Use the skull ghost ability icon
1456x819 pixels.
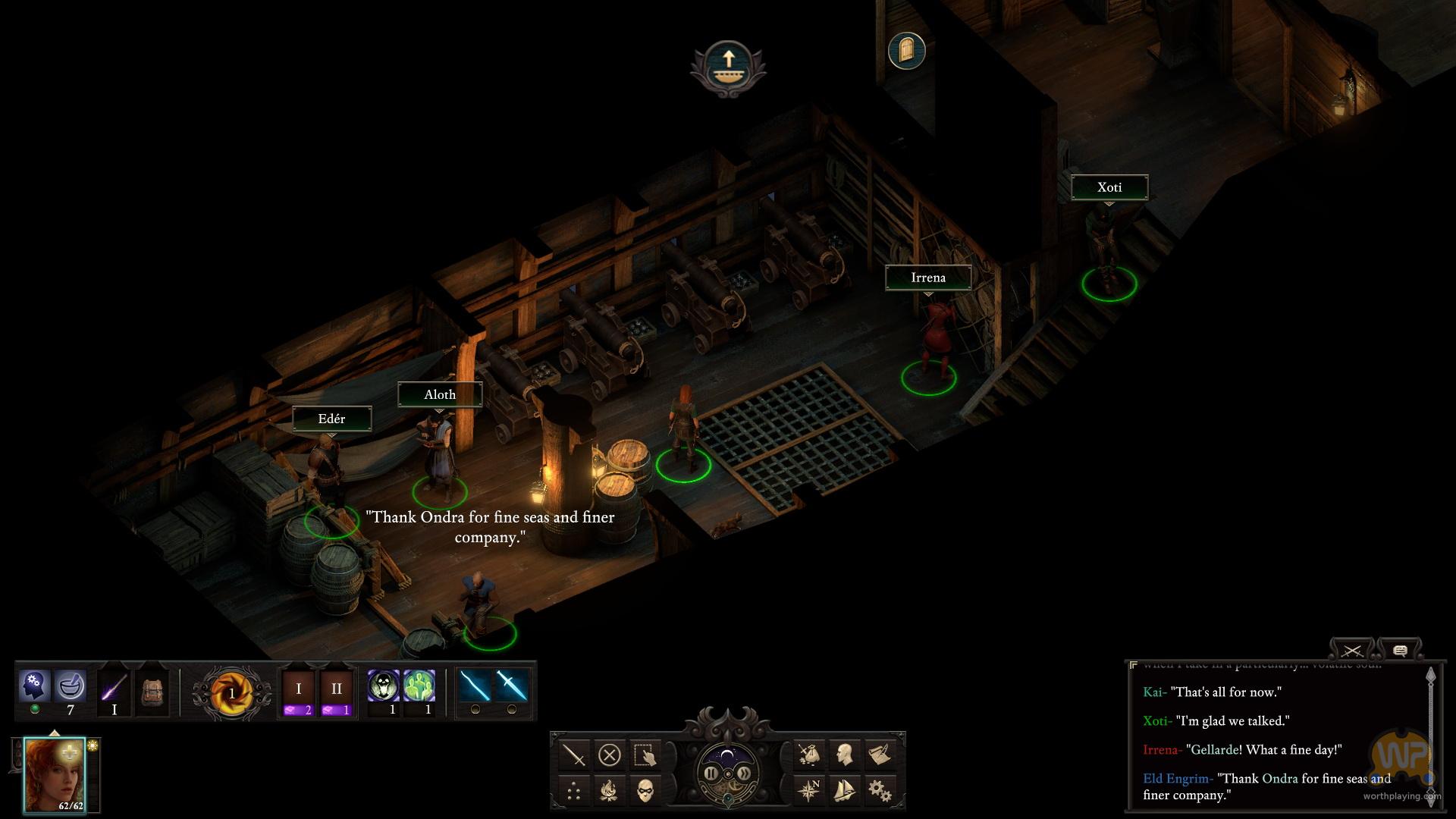(x=383, y=686)
